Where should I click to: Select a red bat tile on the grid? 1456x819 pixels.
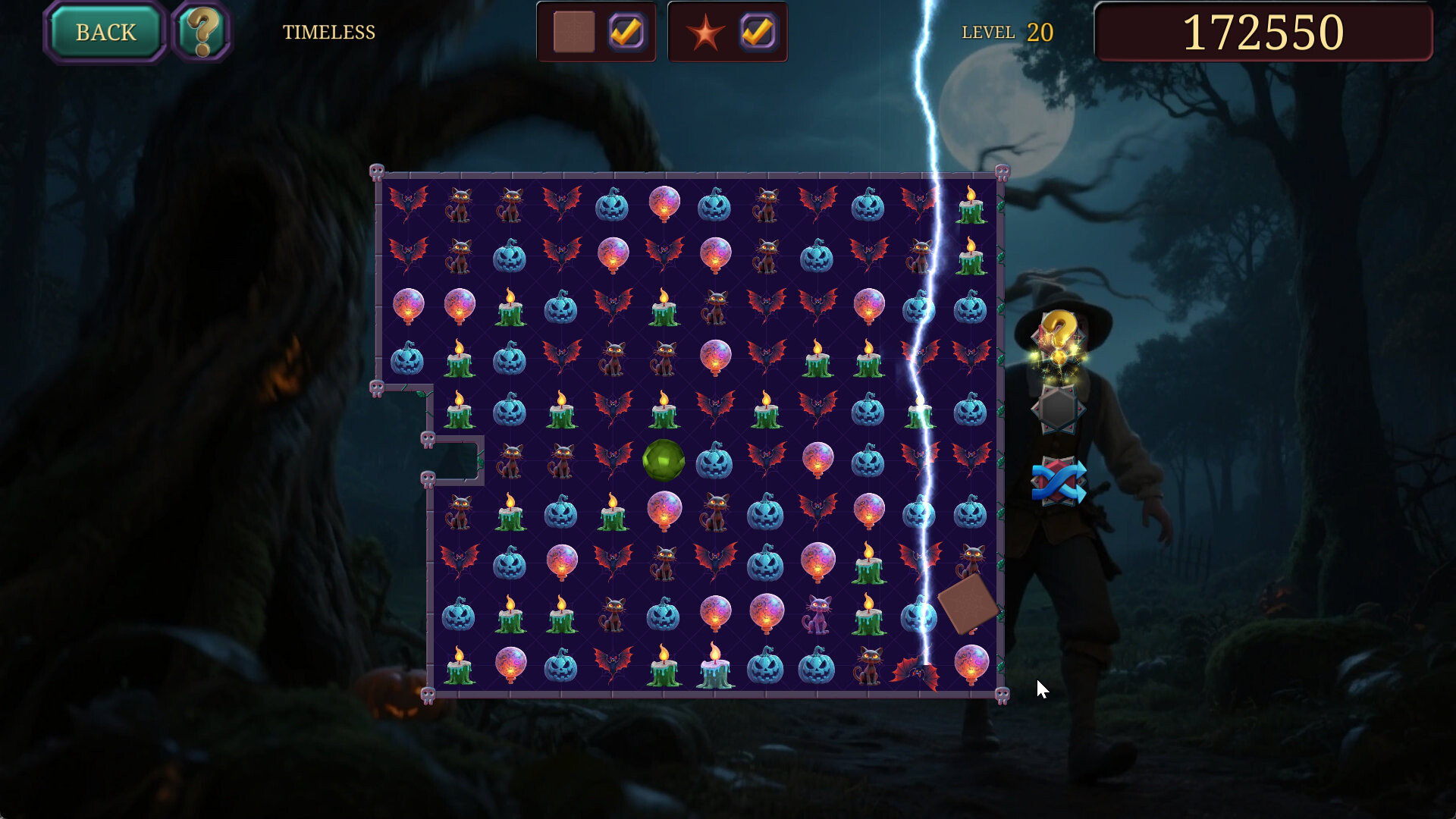(x=409, y=202)
